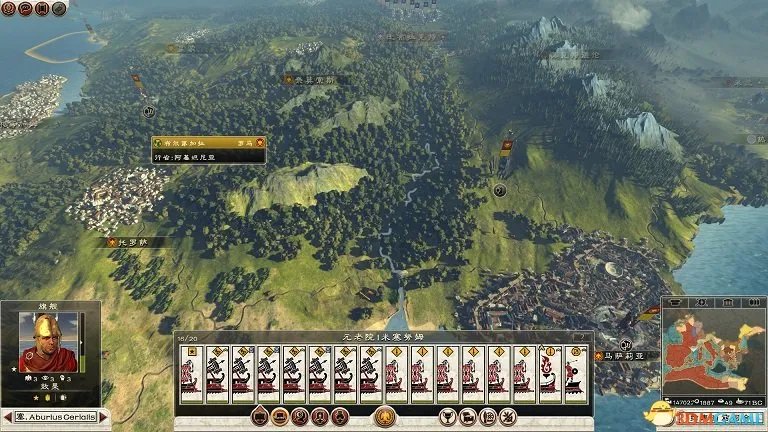Cycle to the next general with the right arrow
The height and width of the screenshot is (432, 768).
(104, 416)
